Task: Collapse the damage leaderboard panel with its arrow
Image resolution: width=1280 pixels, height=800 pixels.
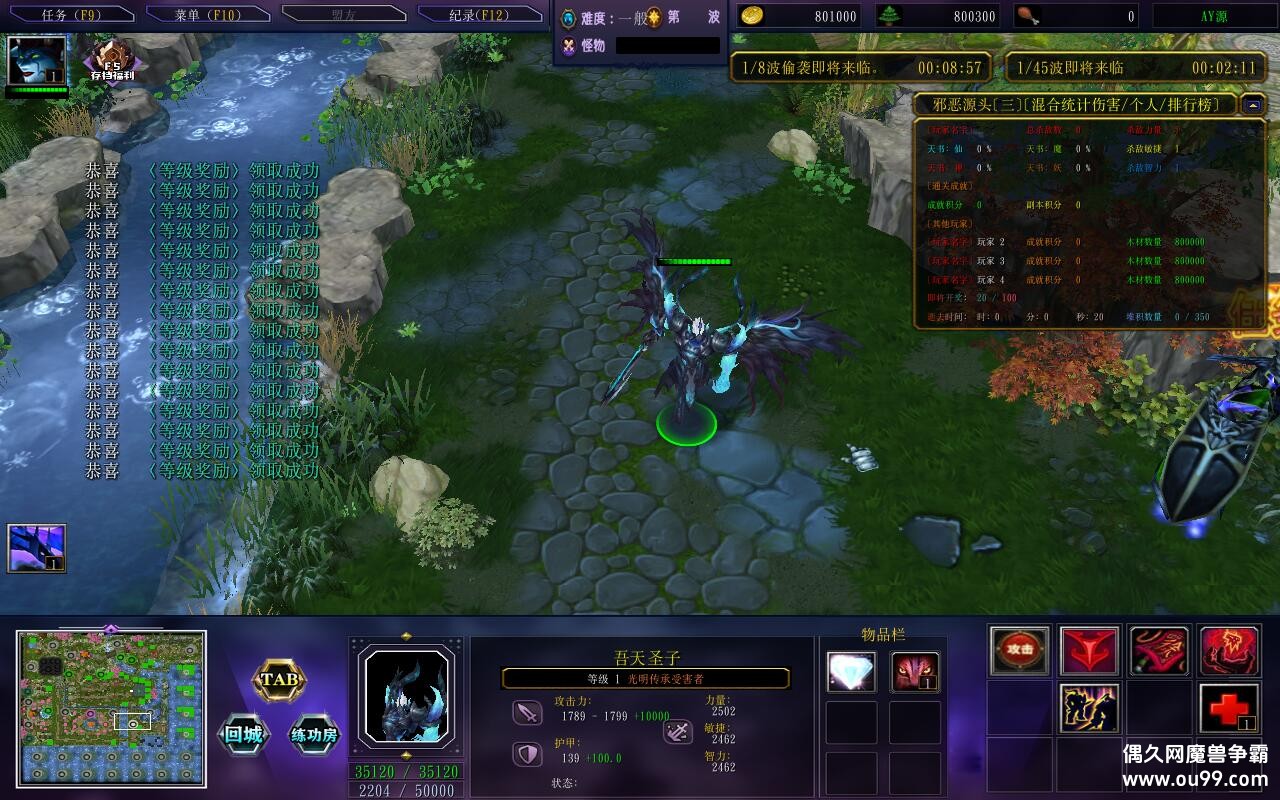Action: (1253, 105)
